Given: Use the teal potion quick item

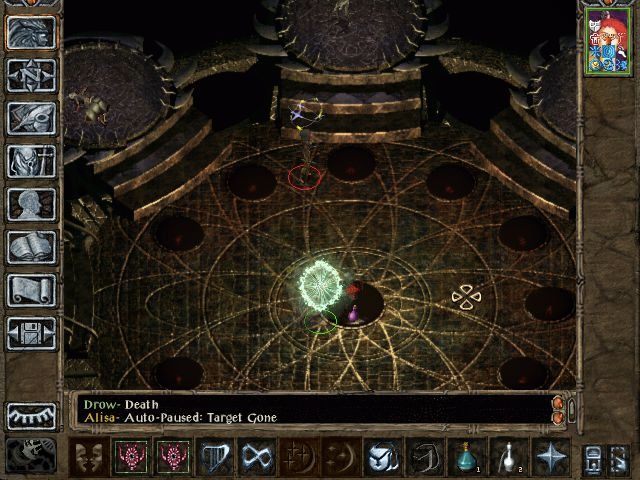Looking at the screenshot, I should [x=465, y=457].
